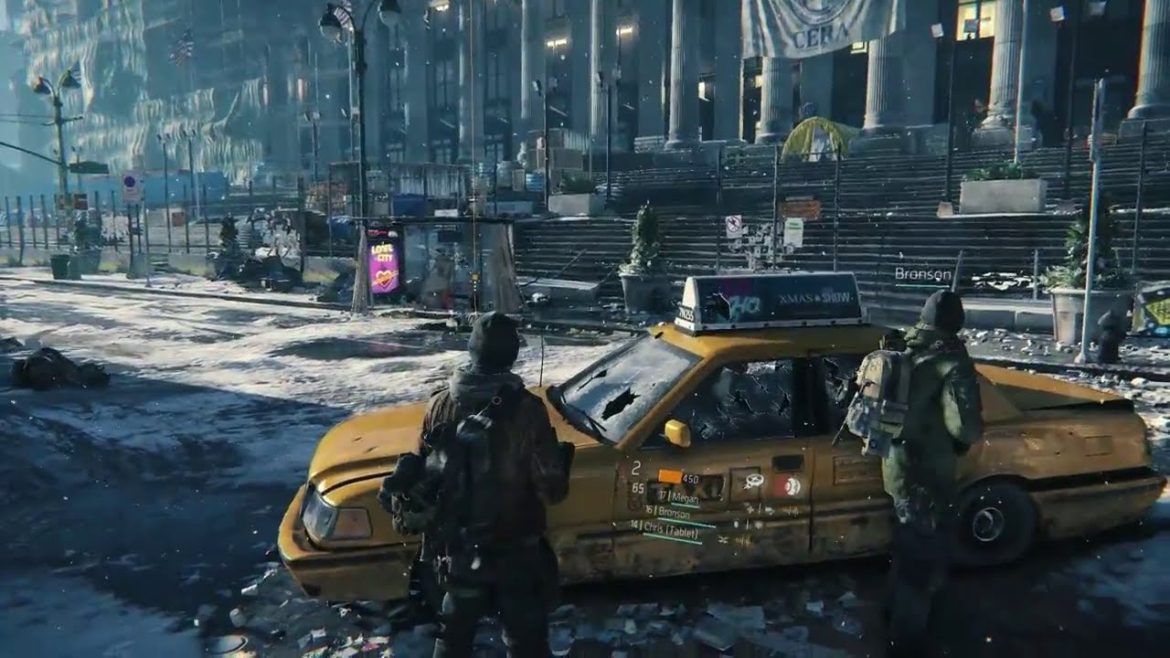Choose the level 16 Bronson group row

point(672,511)
